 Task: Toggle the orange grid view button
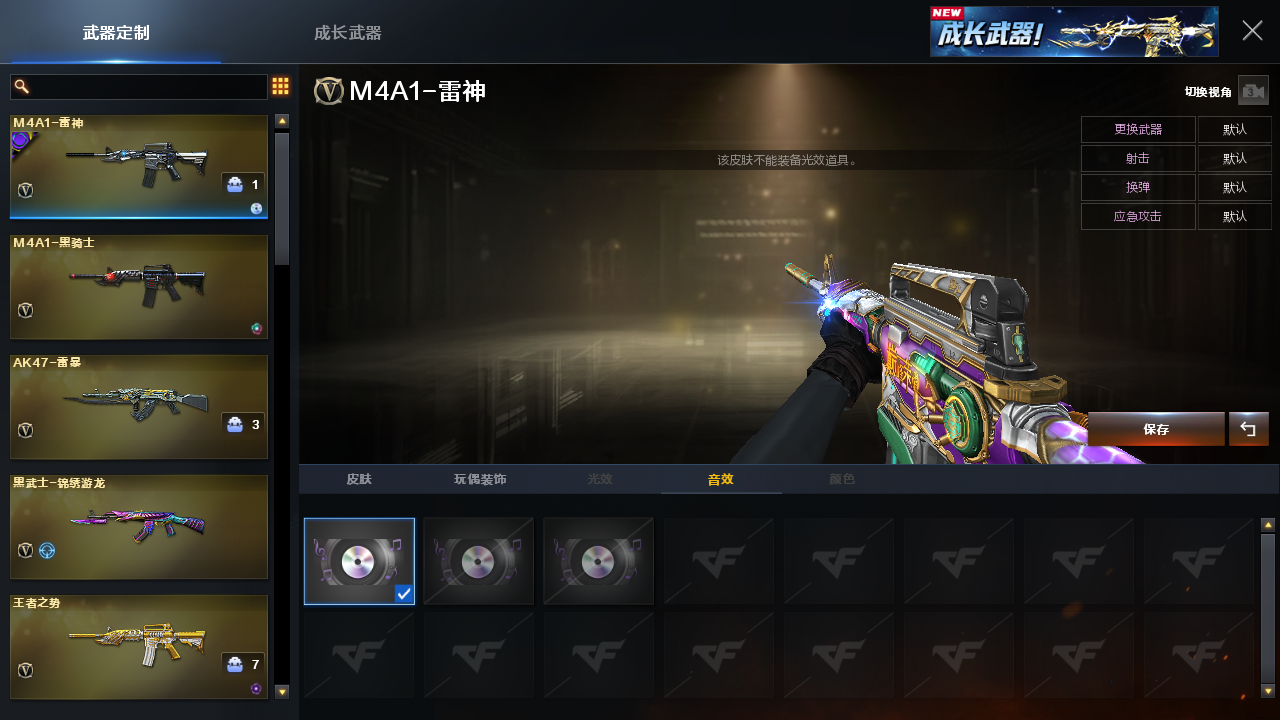[x=281, y=87]
